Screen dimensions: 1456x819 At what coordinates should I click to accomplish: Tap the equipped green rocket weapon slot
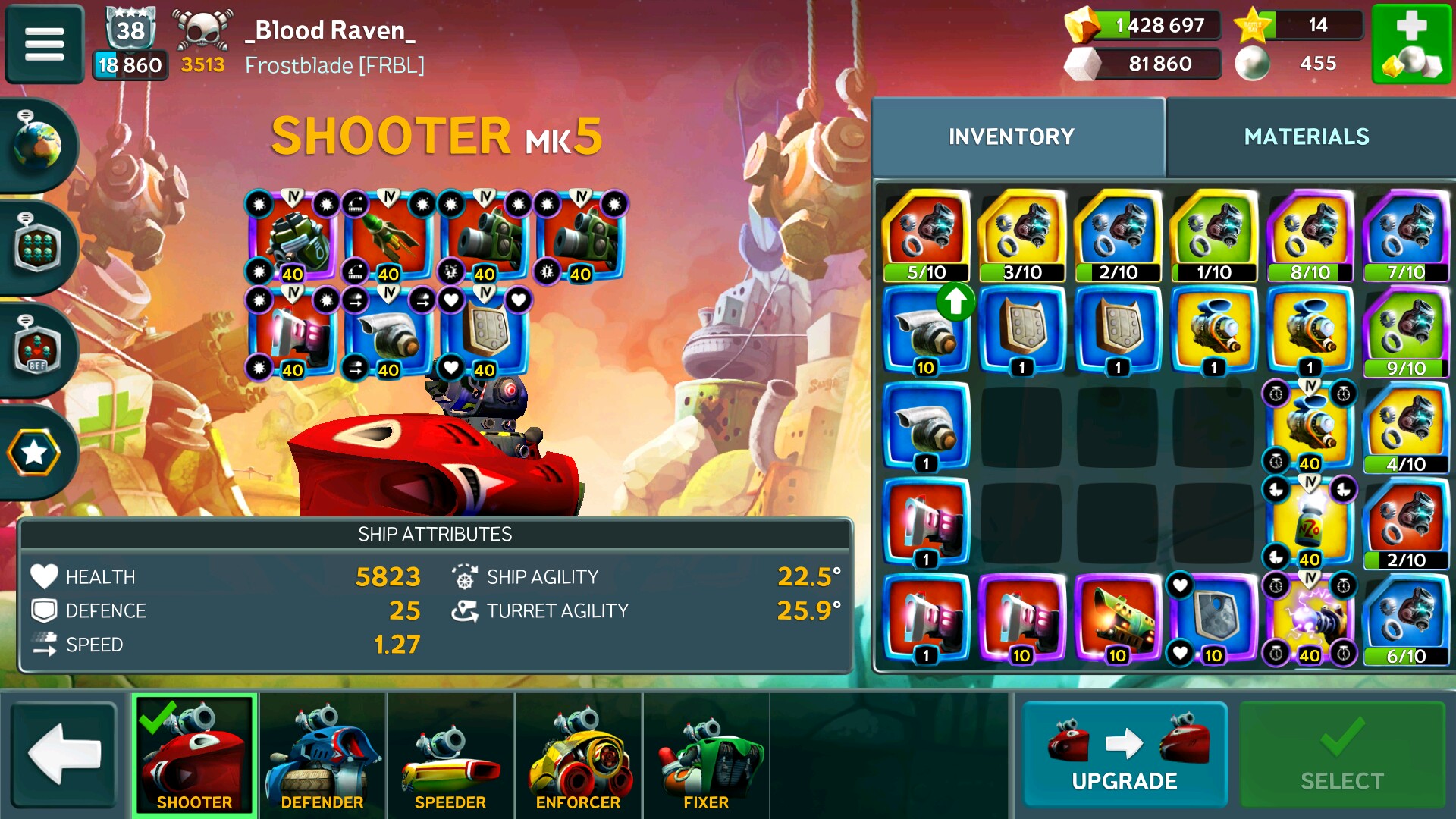pyautogui.click(x=389, y=237)
